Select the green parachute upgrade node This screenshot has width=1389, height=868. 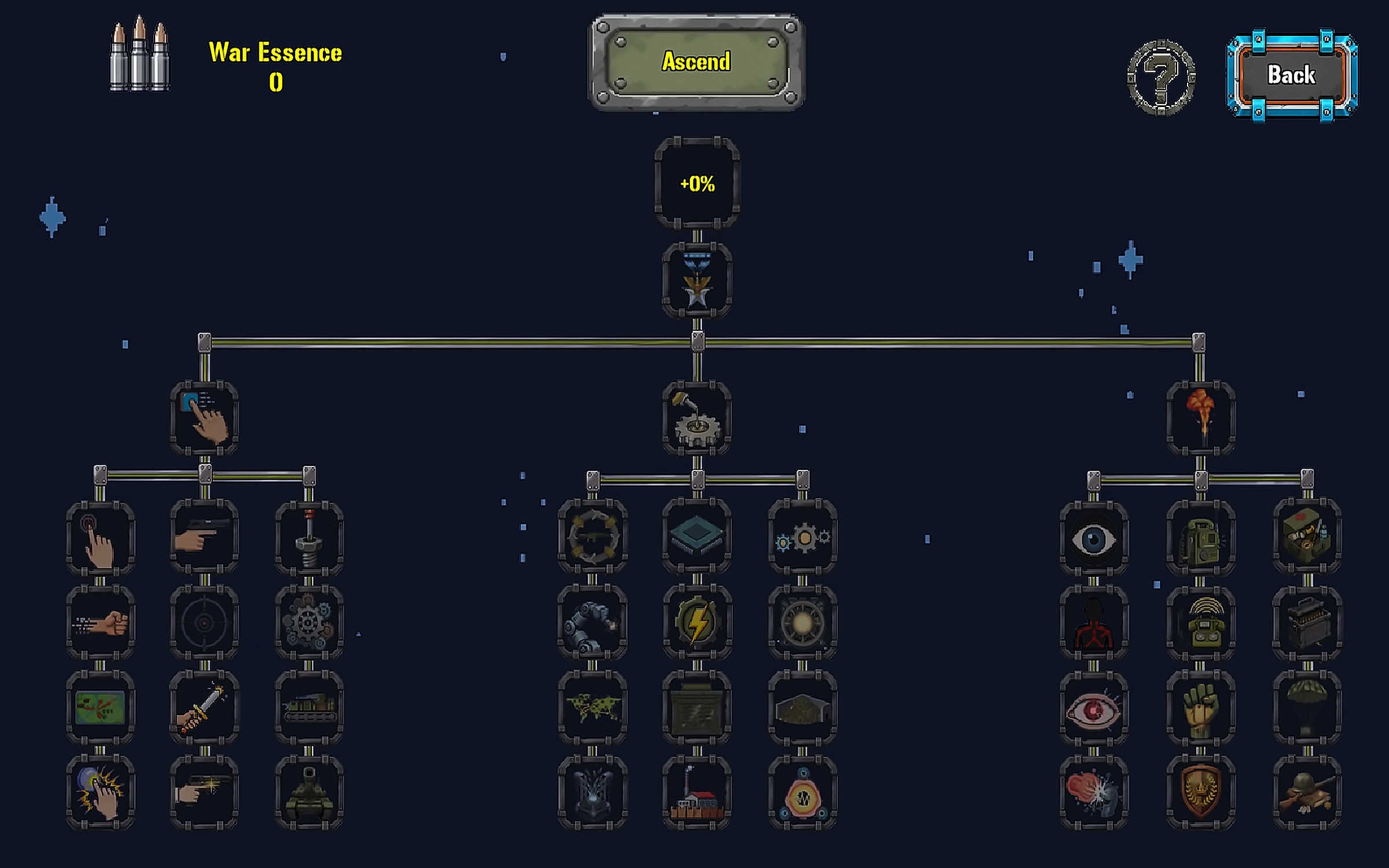pos(1307,708)
